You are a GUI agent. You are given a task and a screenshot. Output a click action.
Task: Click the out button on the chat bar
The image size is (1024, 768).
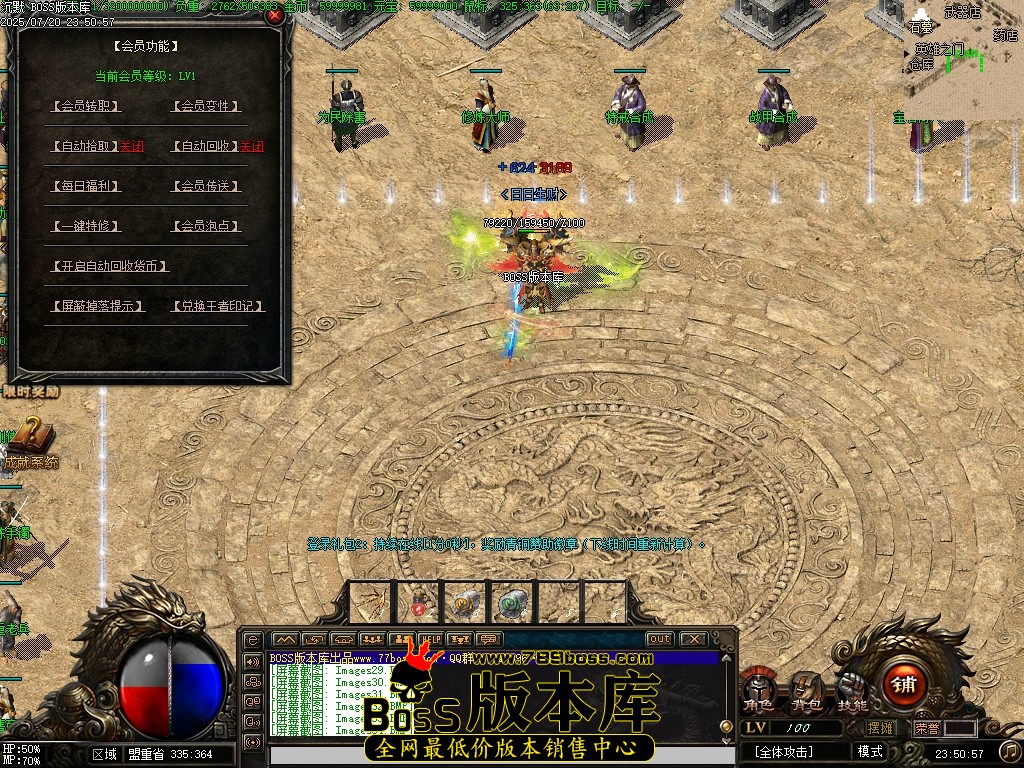(x=659, y=639)
